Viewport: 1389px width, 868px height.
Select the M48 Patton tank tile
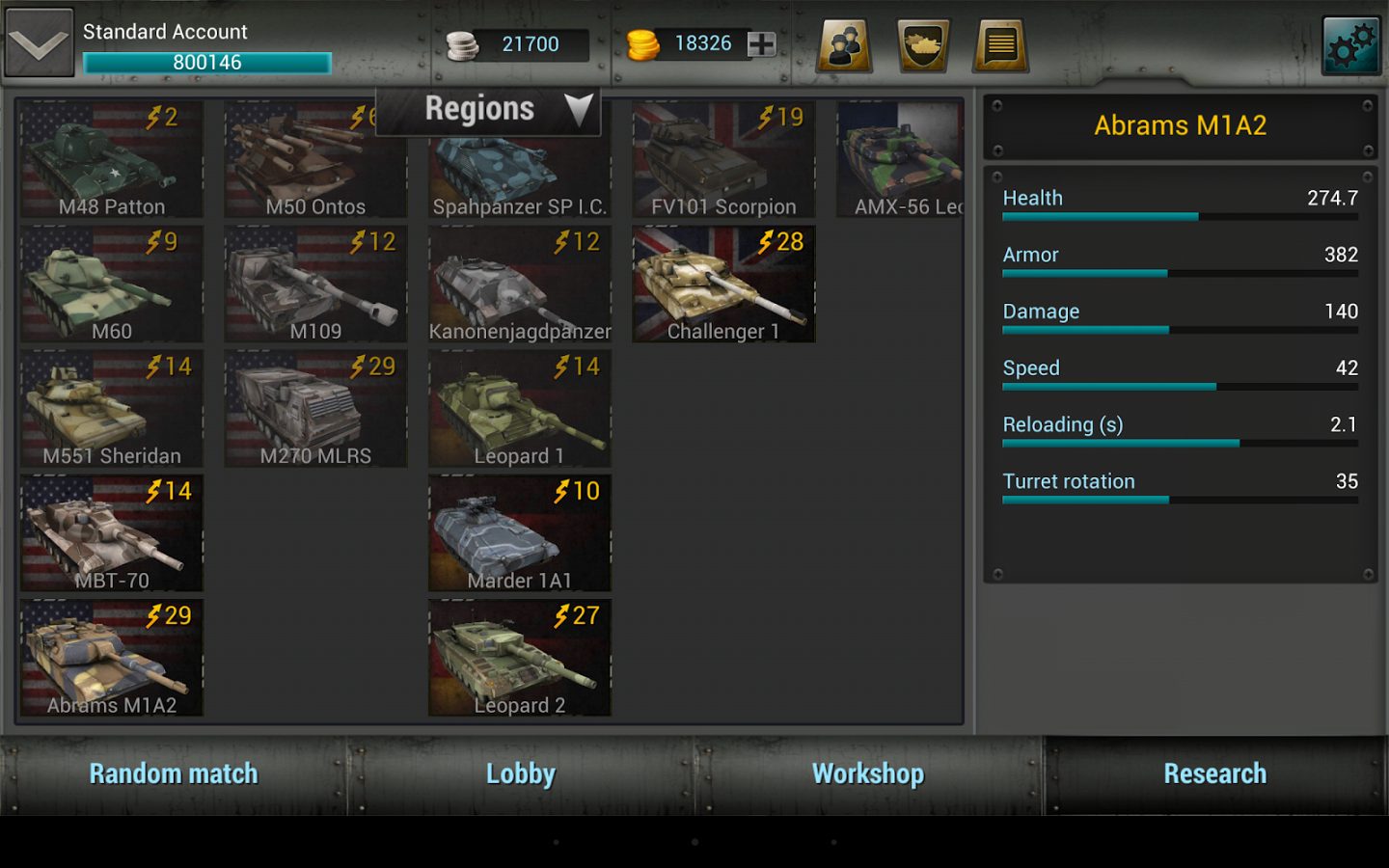pyautogui.click(x=112, y=160)
